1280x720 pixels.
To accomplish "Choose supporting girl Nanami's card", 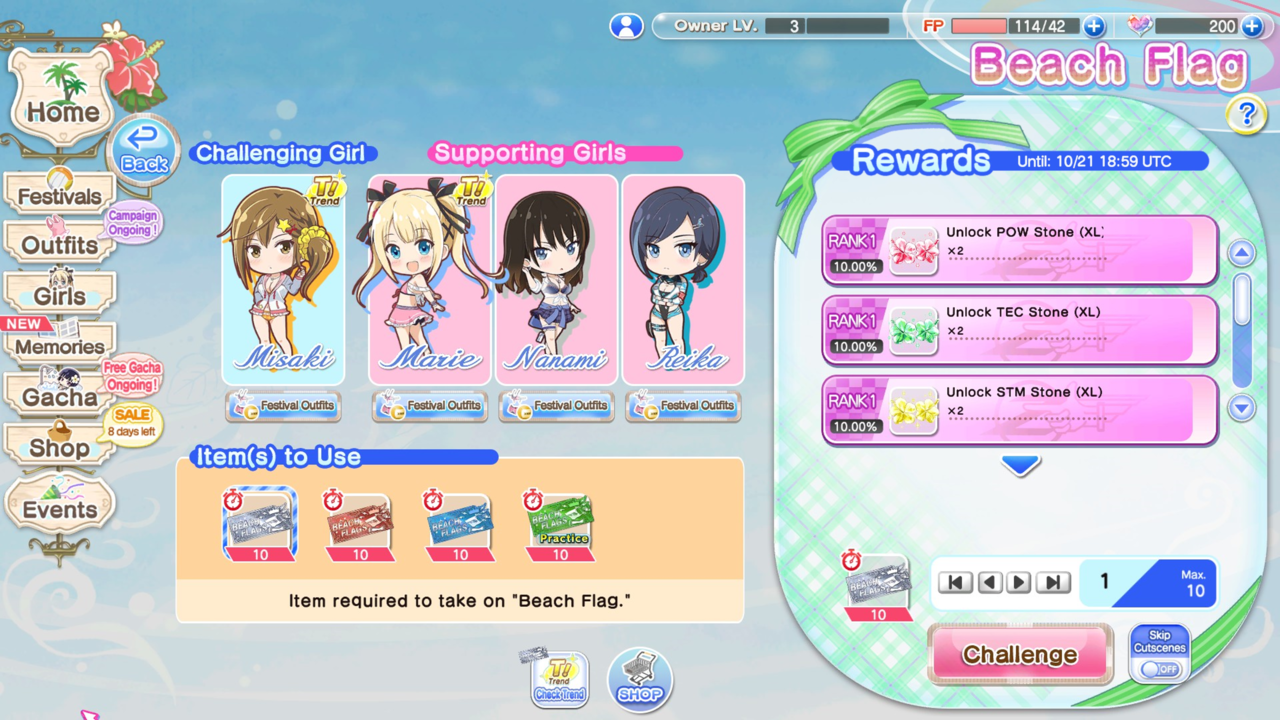I will [x=556, y=280].
